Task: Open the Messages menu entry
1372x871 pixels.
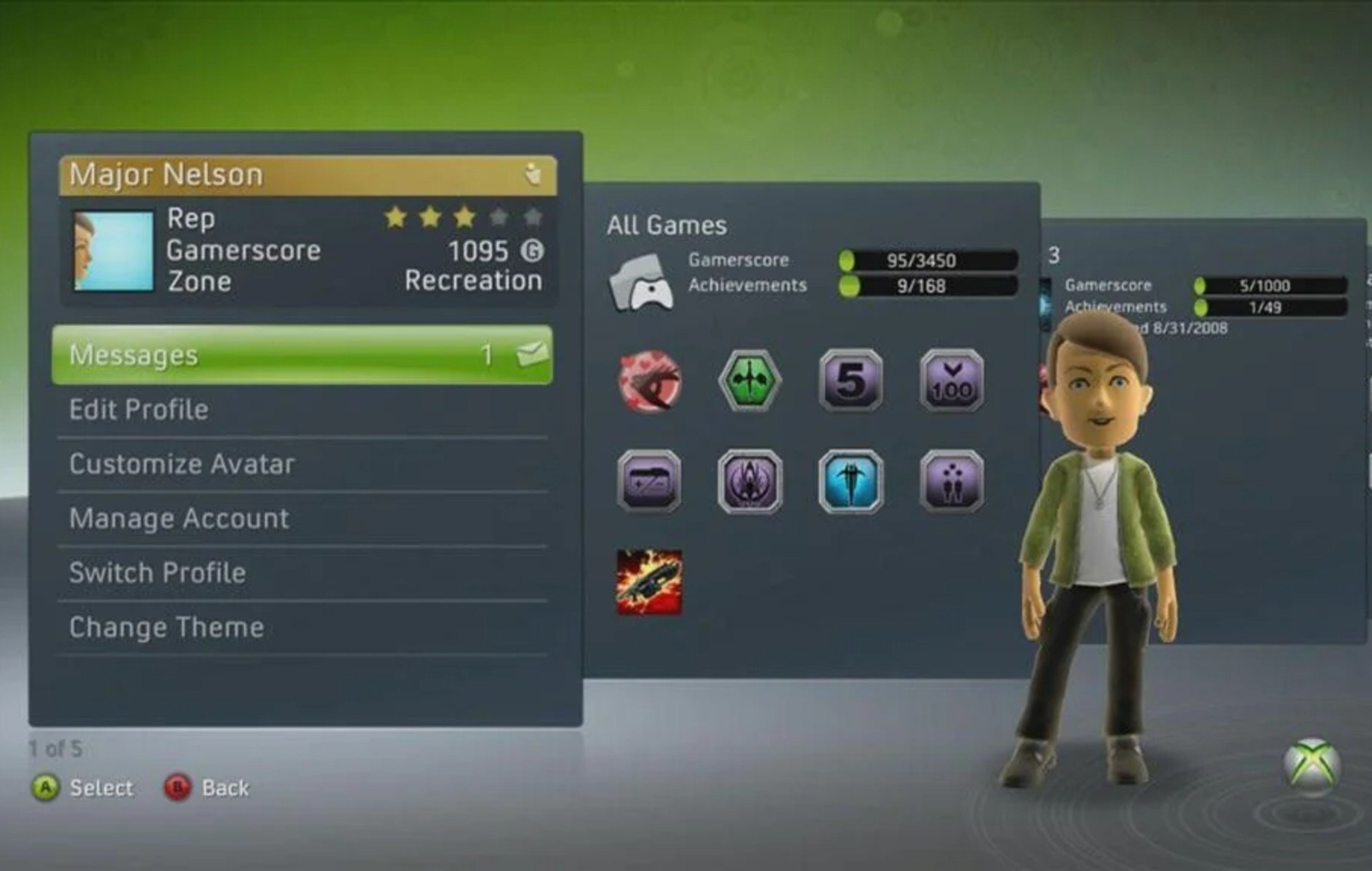Action: point(302,355)
